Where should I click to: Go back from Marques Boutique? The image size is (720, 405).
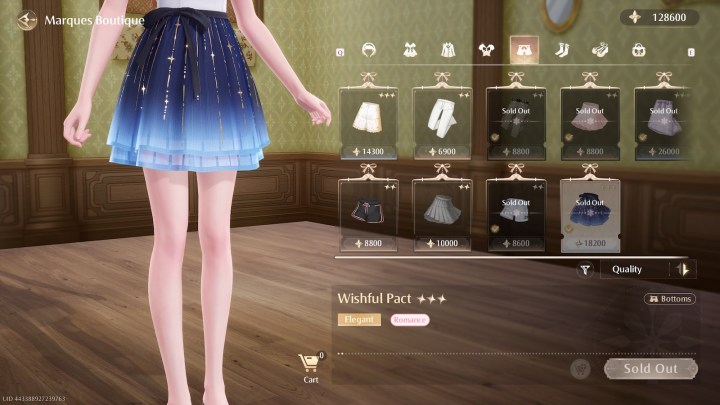coord(26,19)
